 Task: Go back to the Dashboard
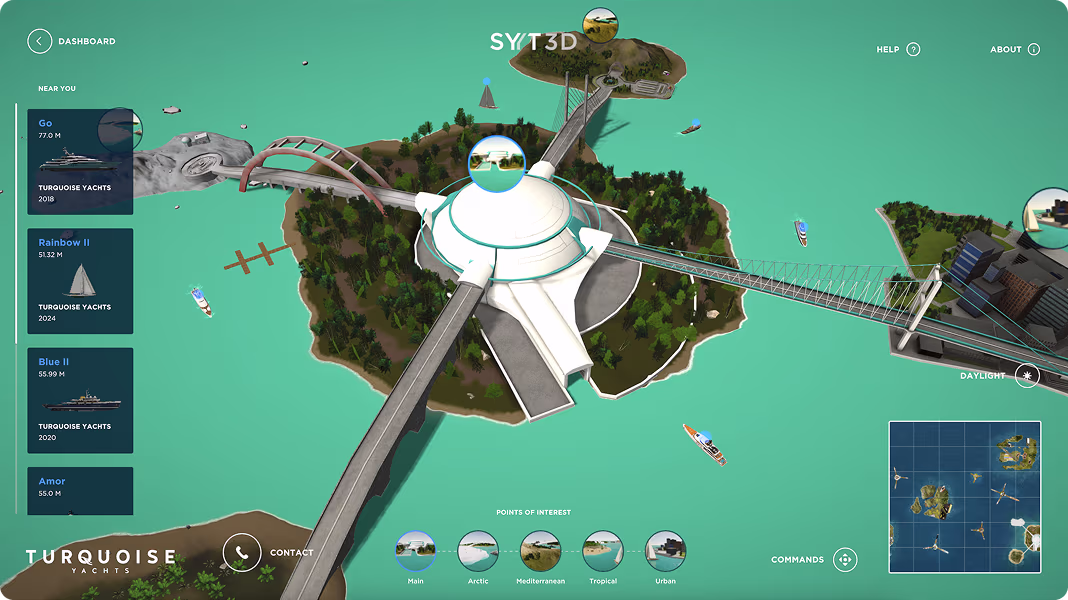[40, 41]
